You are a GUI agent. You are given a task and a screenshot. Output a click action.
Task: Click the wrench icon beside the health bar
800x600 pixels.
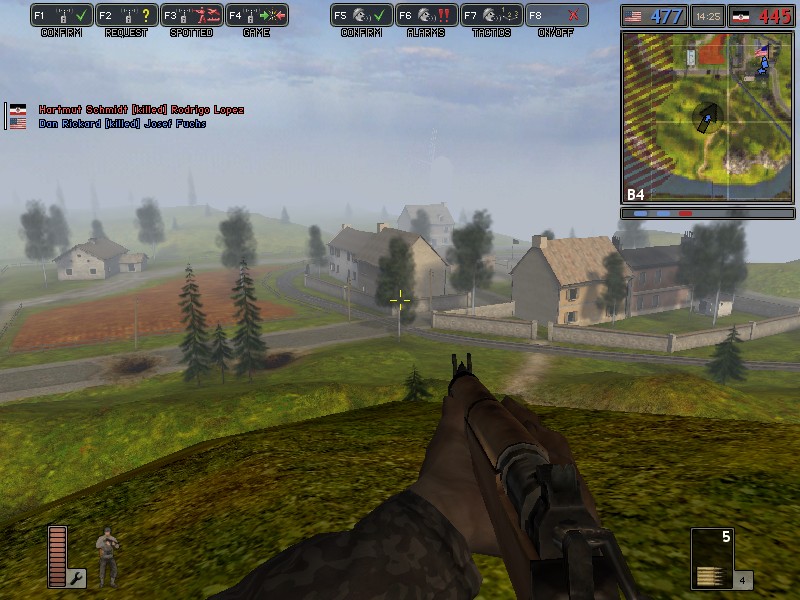77,577
